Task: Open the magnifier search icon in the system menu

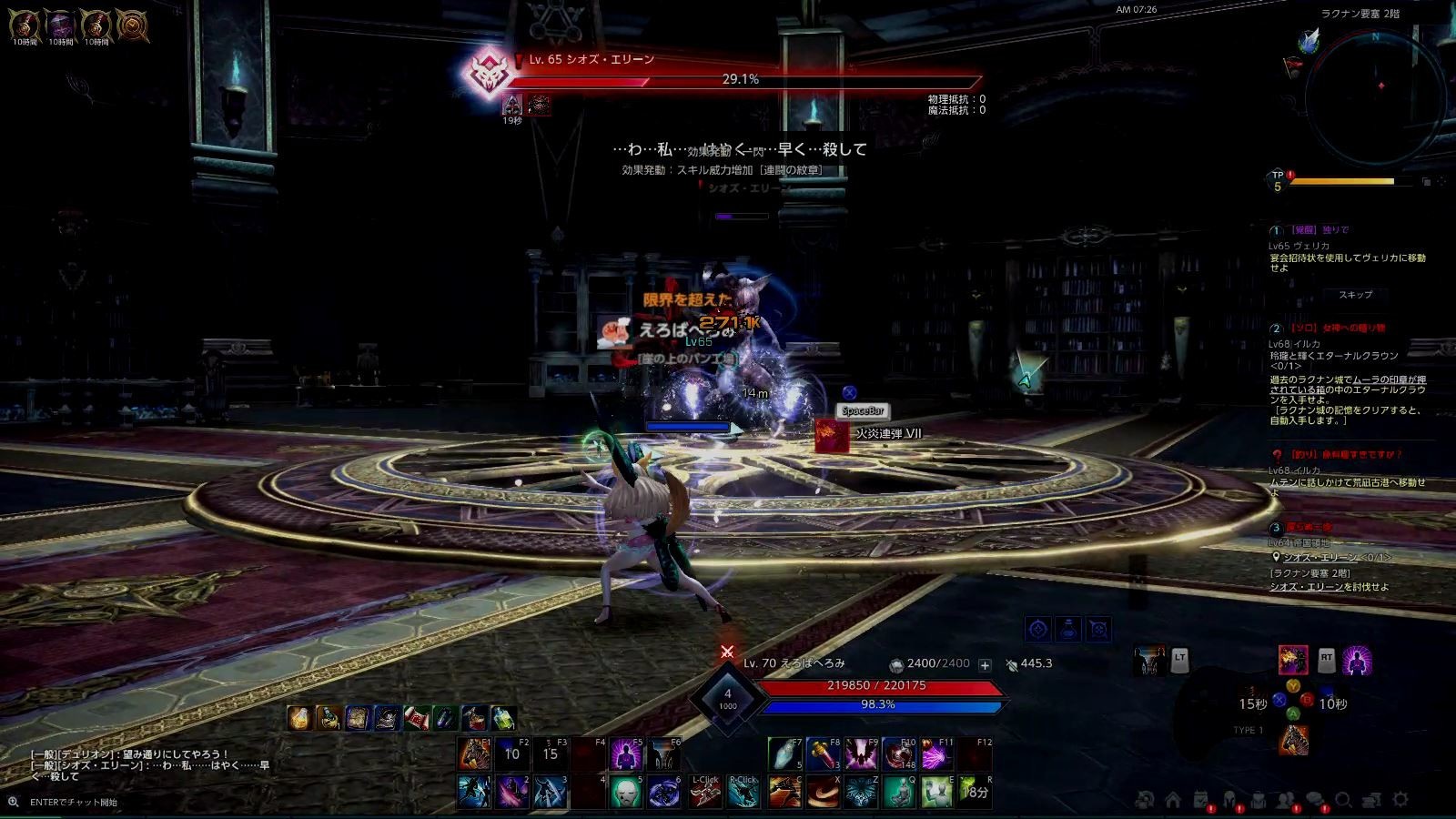Action: coord(1345,799)
